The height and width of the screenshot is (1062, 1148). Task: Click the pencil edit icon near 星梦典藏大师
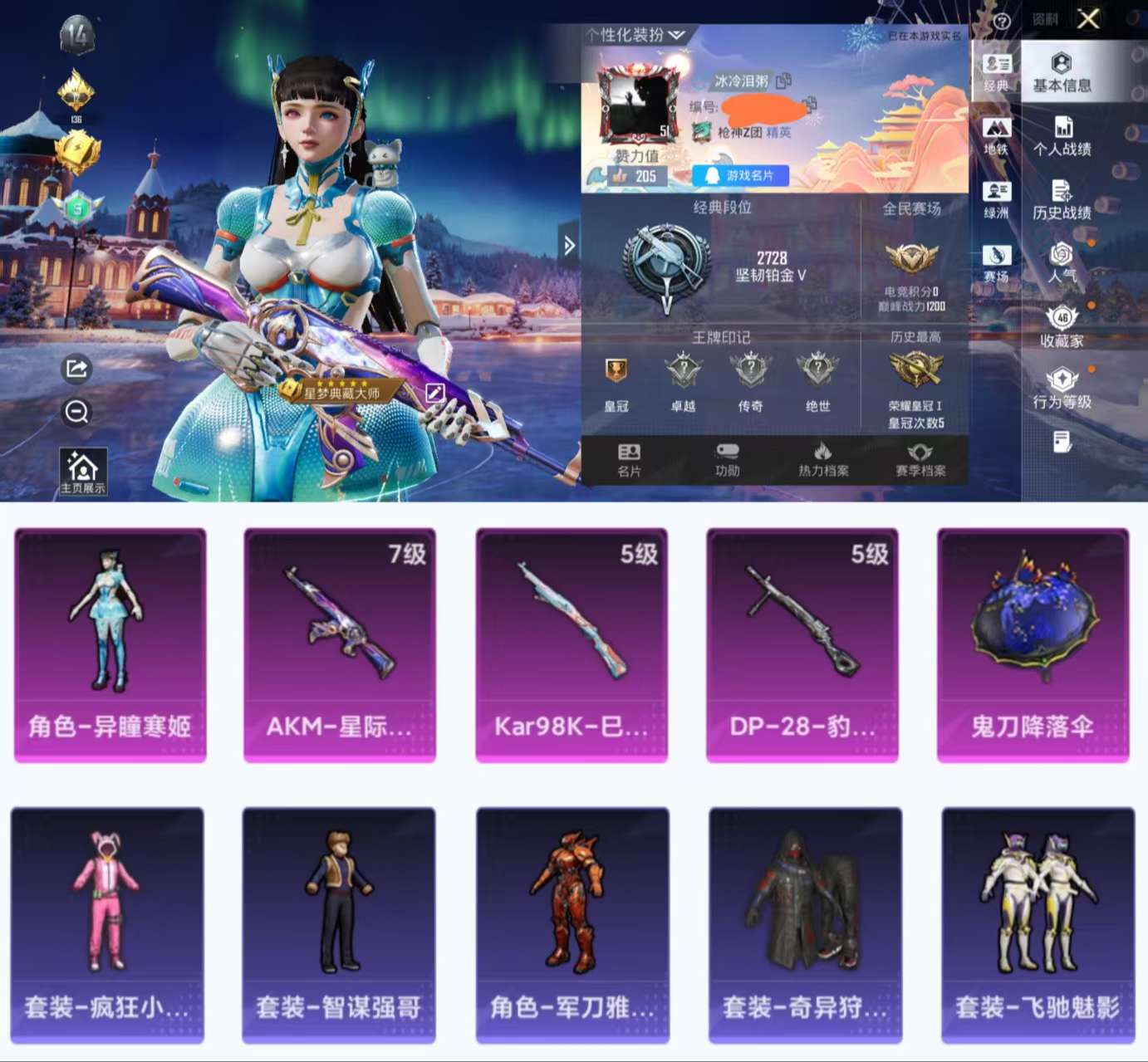coord(433,393)
